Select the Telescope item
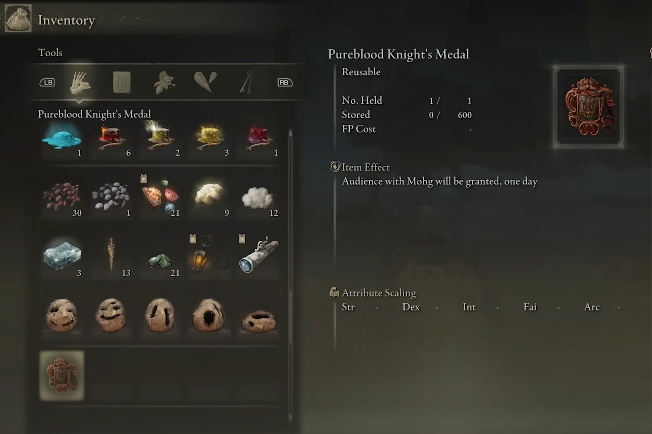 click(x=258, y=255)
